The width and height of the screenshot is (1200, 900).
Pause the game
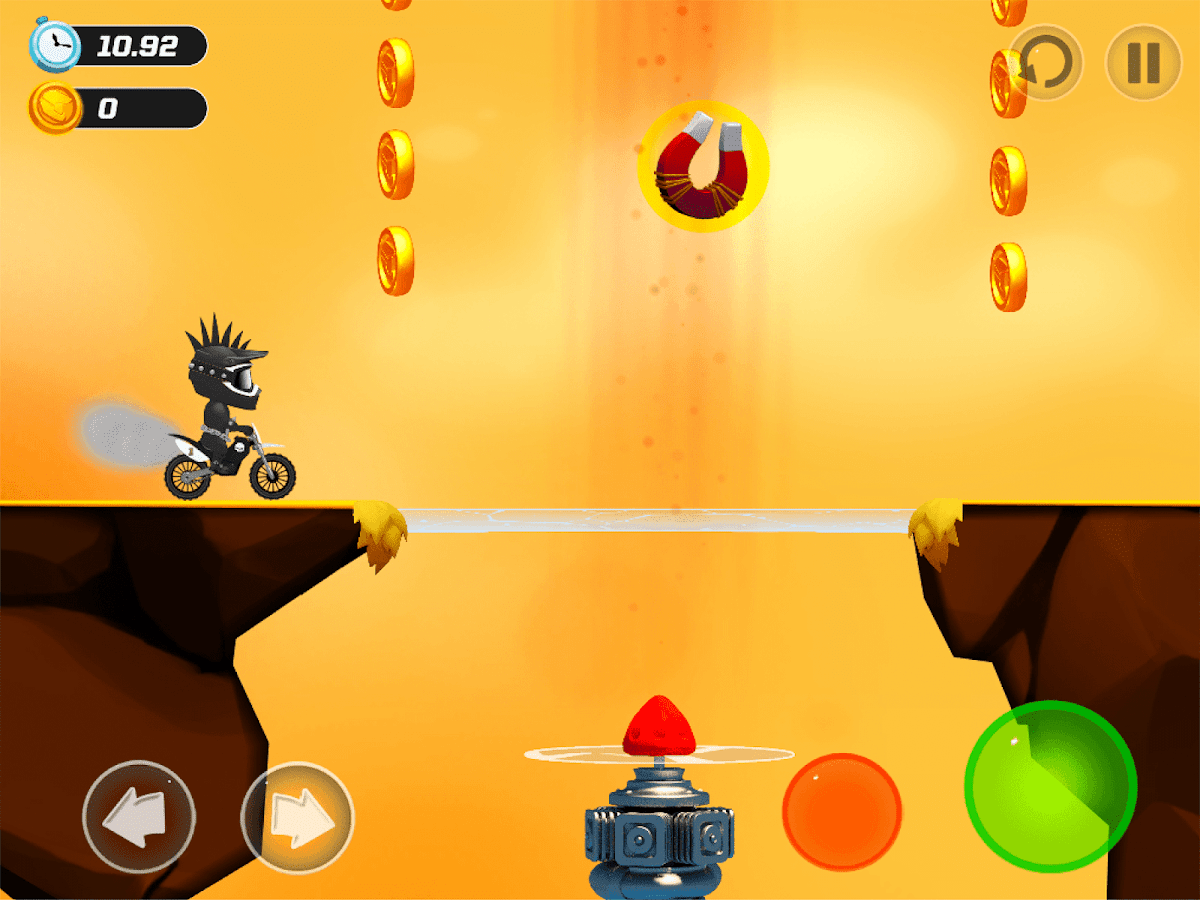tap(1142, 62)
